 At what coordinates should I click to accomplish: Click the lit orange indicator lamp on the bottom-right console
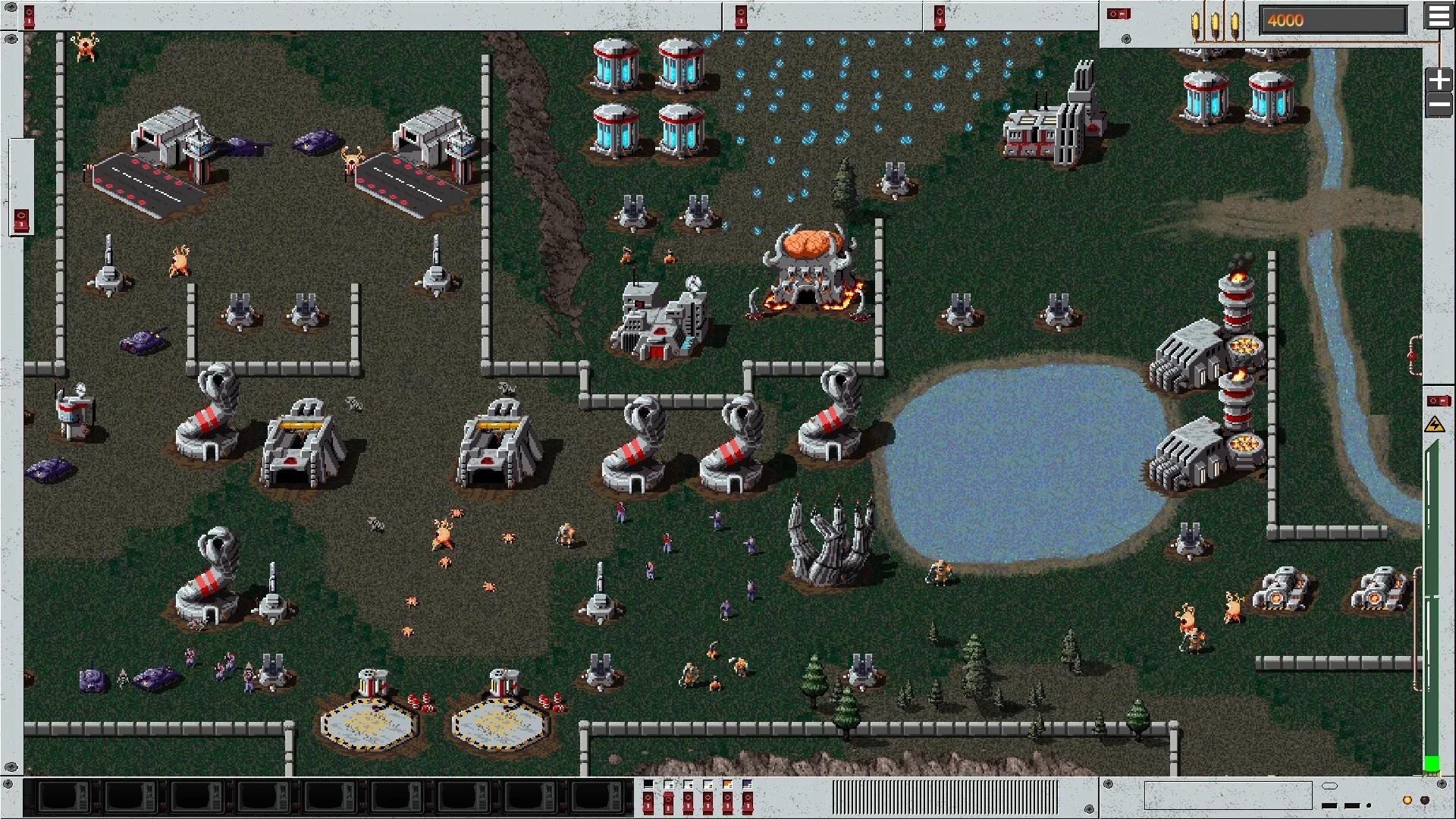tap(1407, 802)
